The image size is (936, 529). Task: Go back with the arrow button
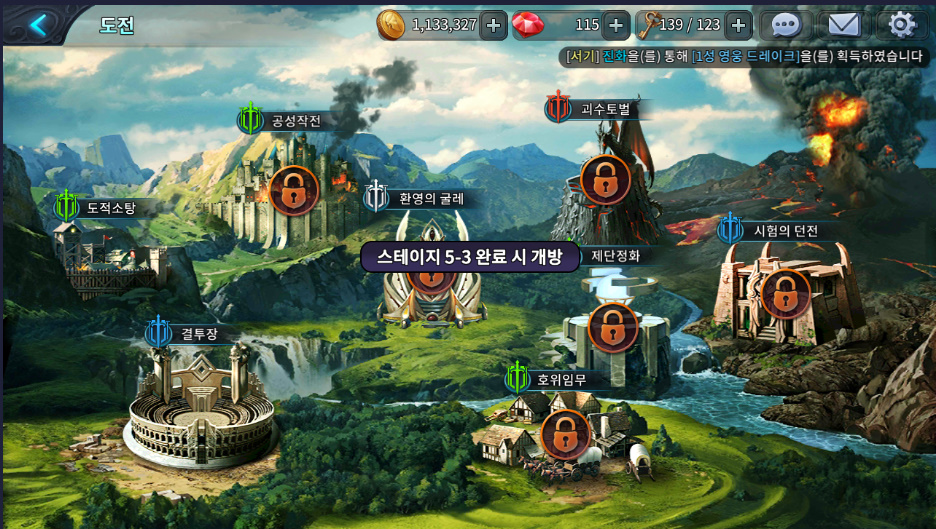(37, 24)
